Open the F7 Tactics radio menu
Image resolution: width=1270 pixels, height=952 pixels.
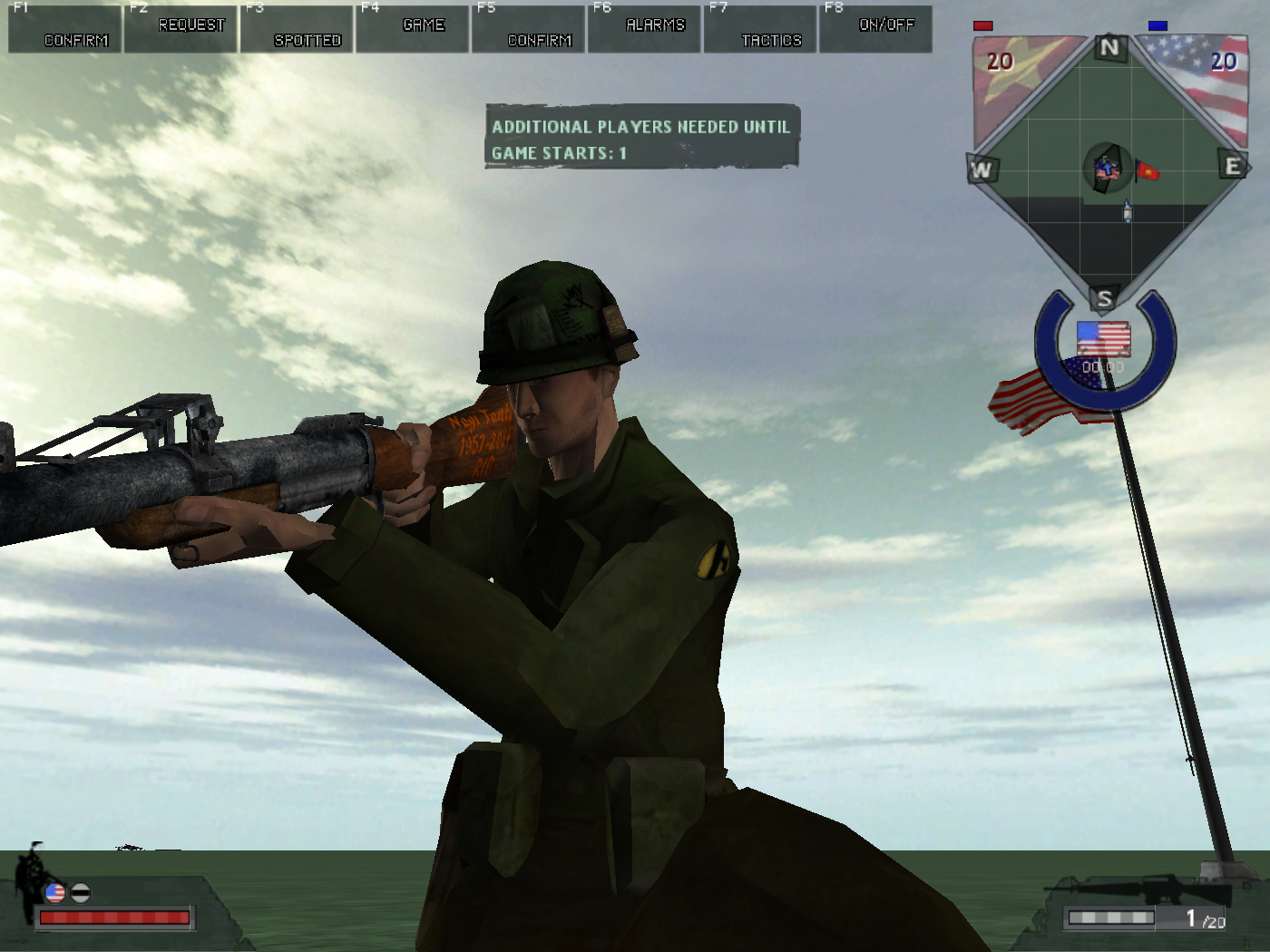761,30
